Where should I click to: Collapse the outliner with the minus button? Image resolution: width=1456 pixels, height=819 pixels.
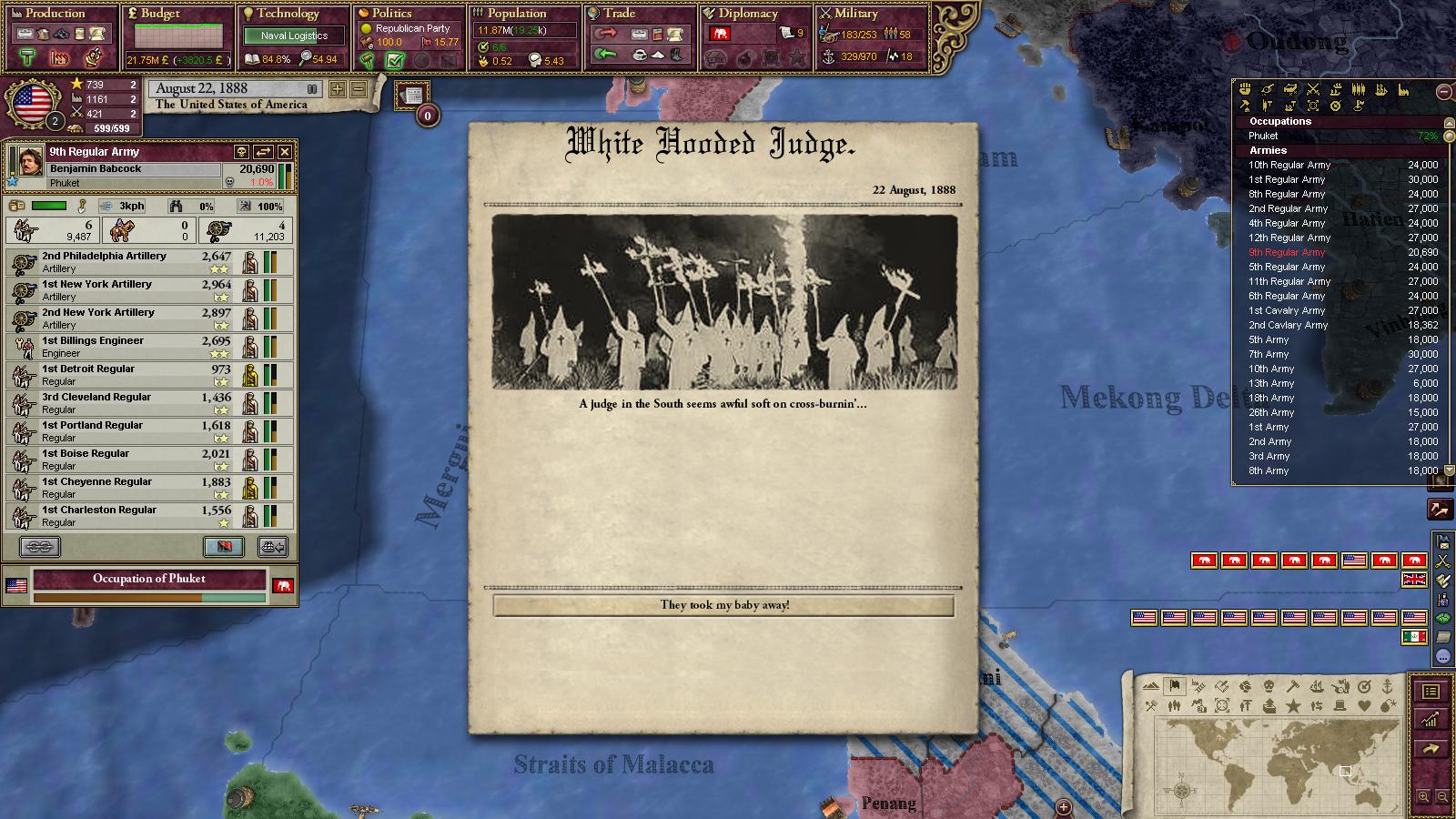(1443, 92)
